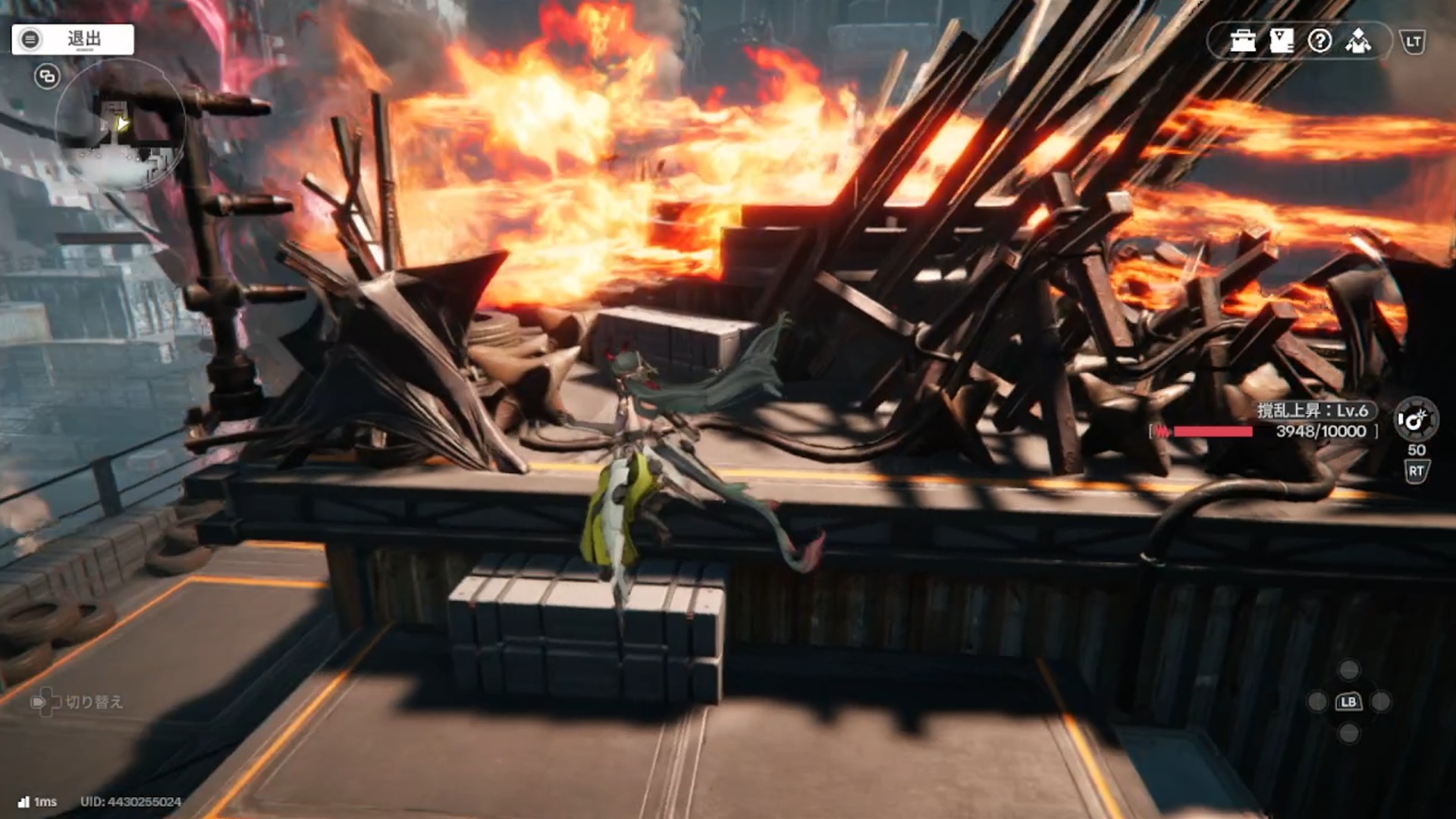Open the diamond-shaped character team icon

coord(1358,41)
